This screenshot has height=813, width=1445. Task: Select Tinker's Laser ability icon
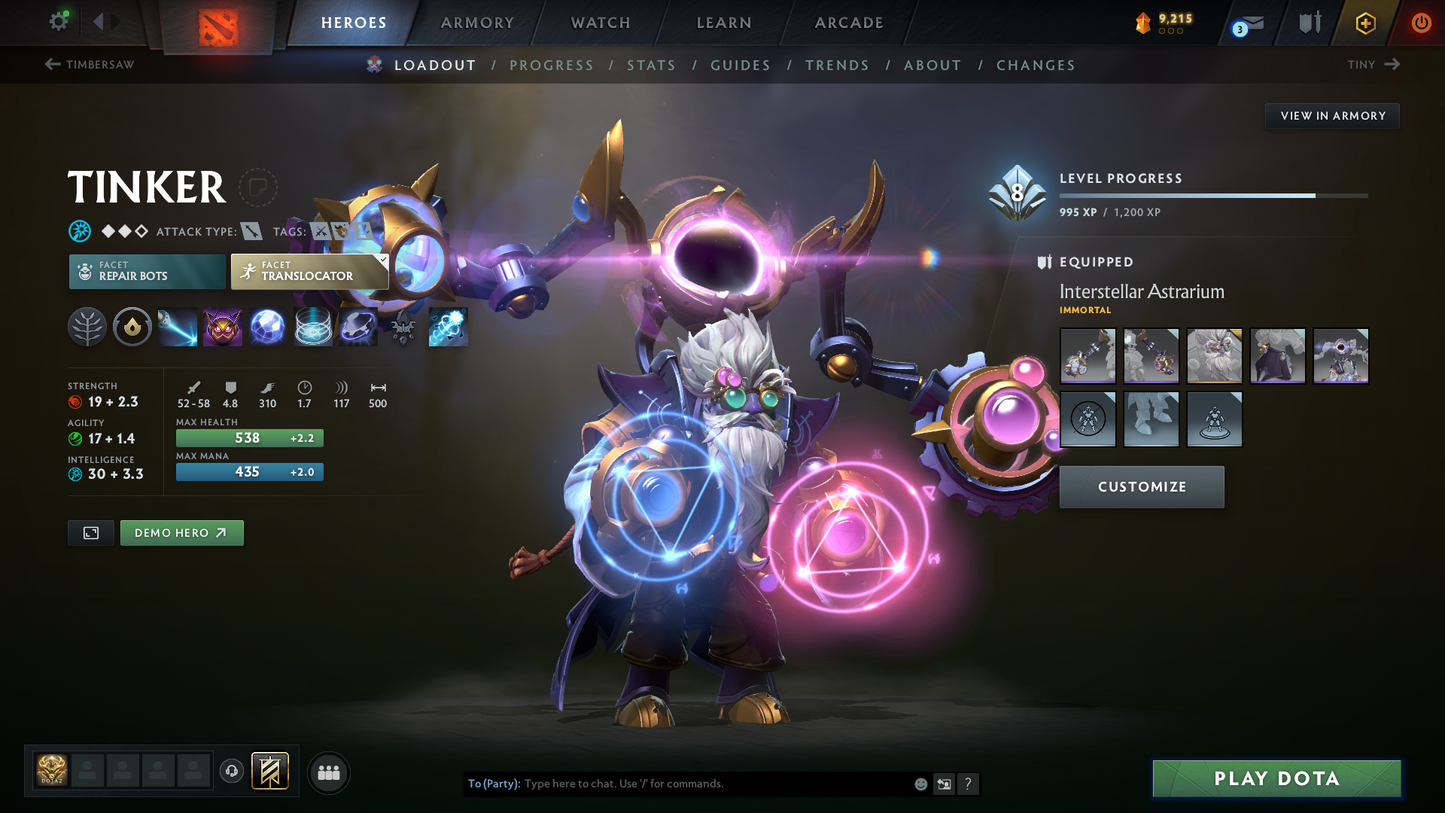tap(177, 327)
